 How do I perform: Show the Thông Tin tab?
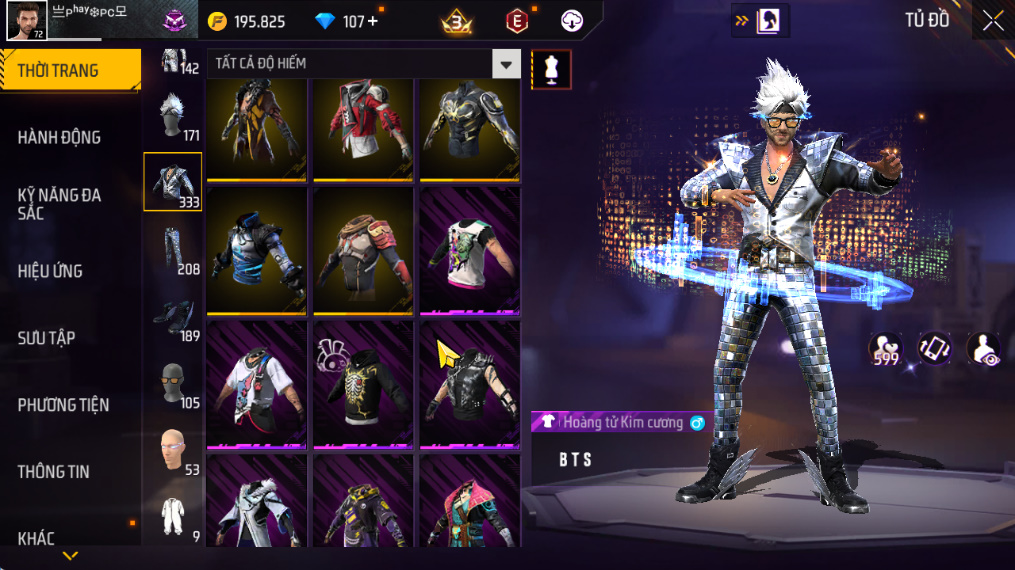pos(53,472)
